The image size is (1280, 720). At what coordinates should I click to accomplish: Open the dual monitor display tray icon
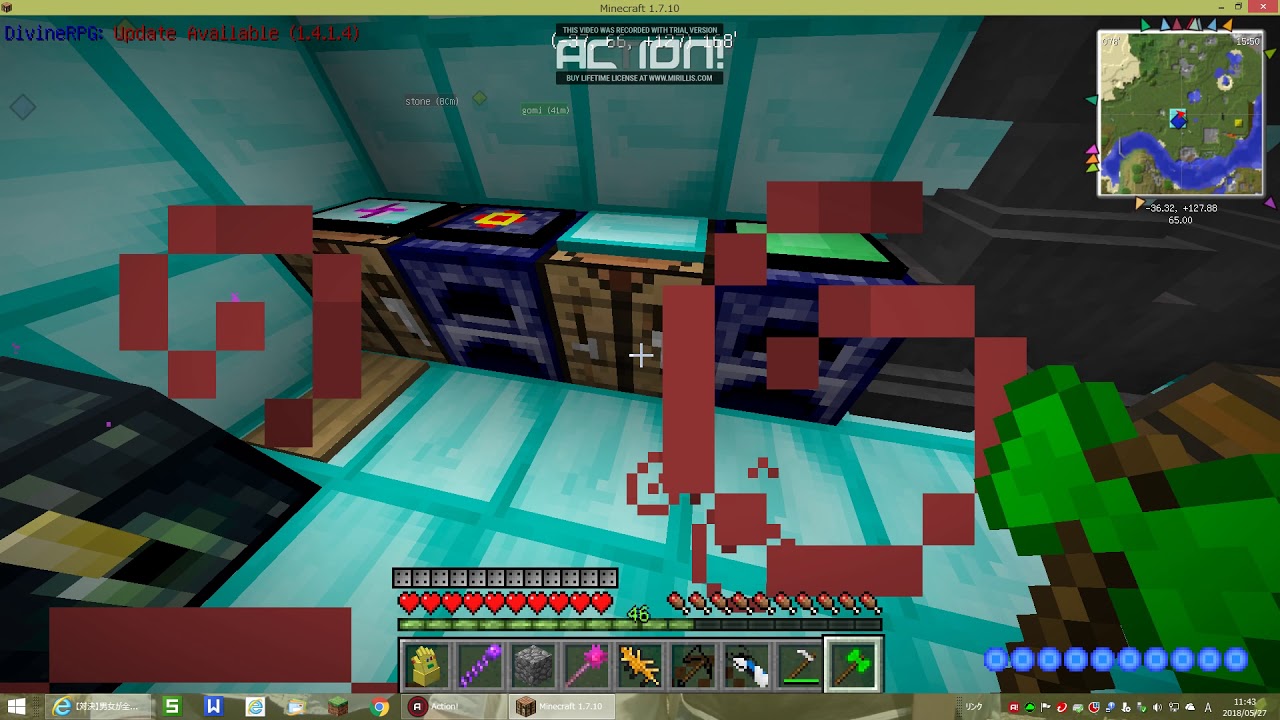(1173, 707)
